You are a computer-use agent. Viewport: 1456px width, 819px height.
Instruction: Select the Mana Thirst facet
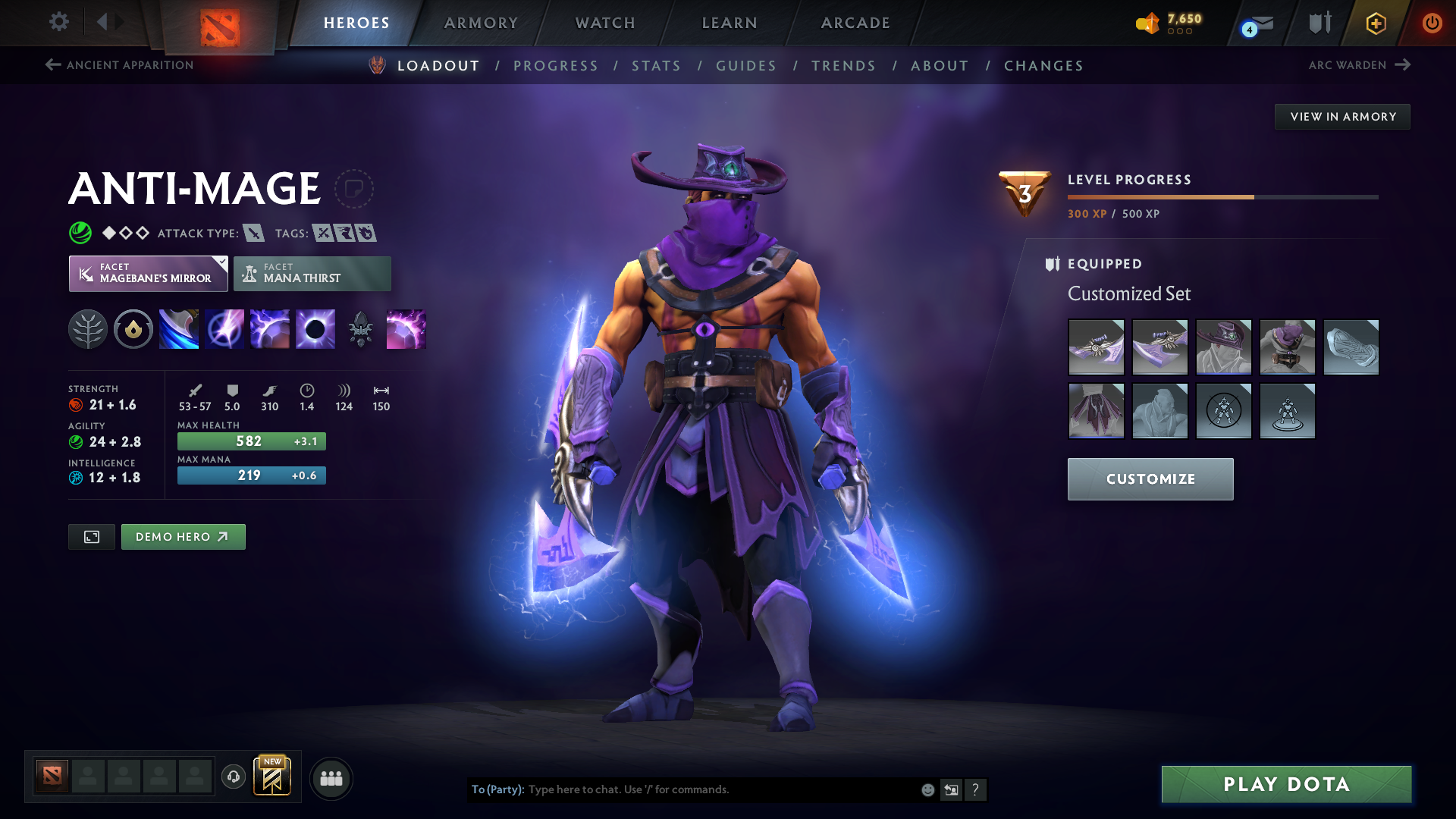pyautogui.click(x=312, y=273)
